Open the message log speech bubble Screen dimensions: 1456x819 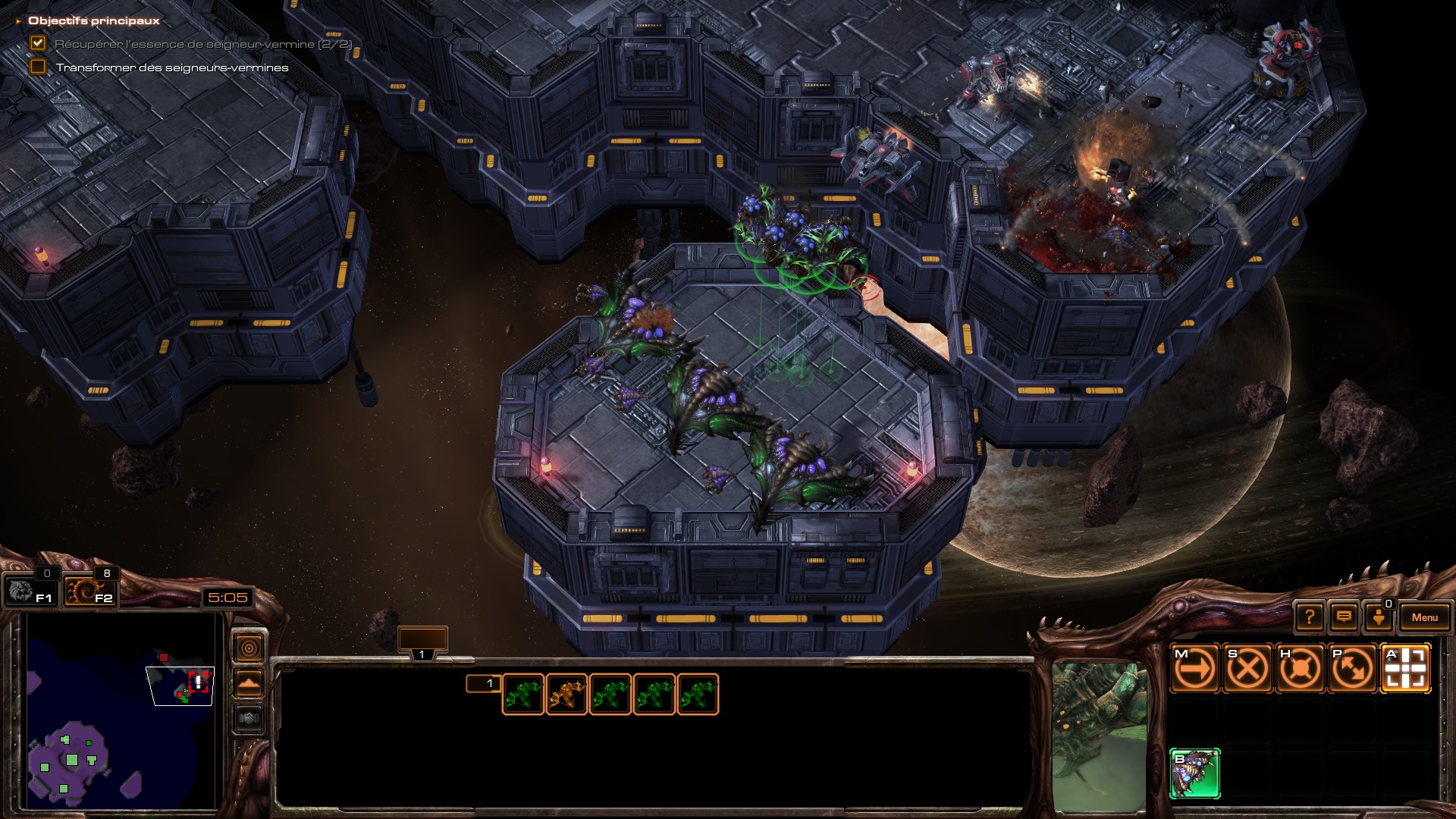pos(1344,617)
